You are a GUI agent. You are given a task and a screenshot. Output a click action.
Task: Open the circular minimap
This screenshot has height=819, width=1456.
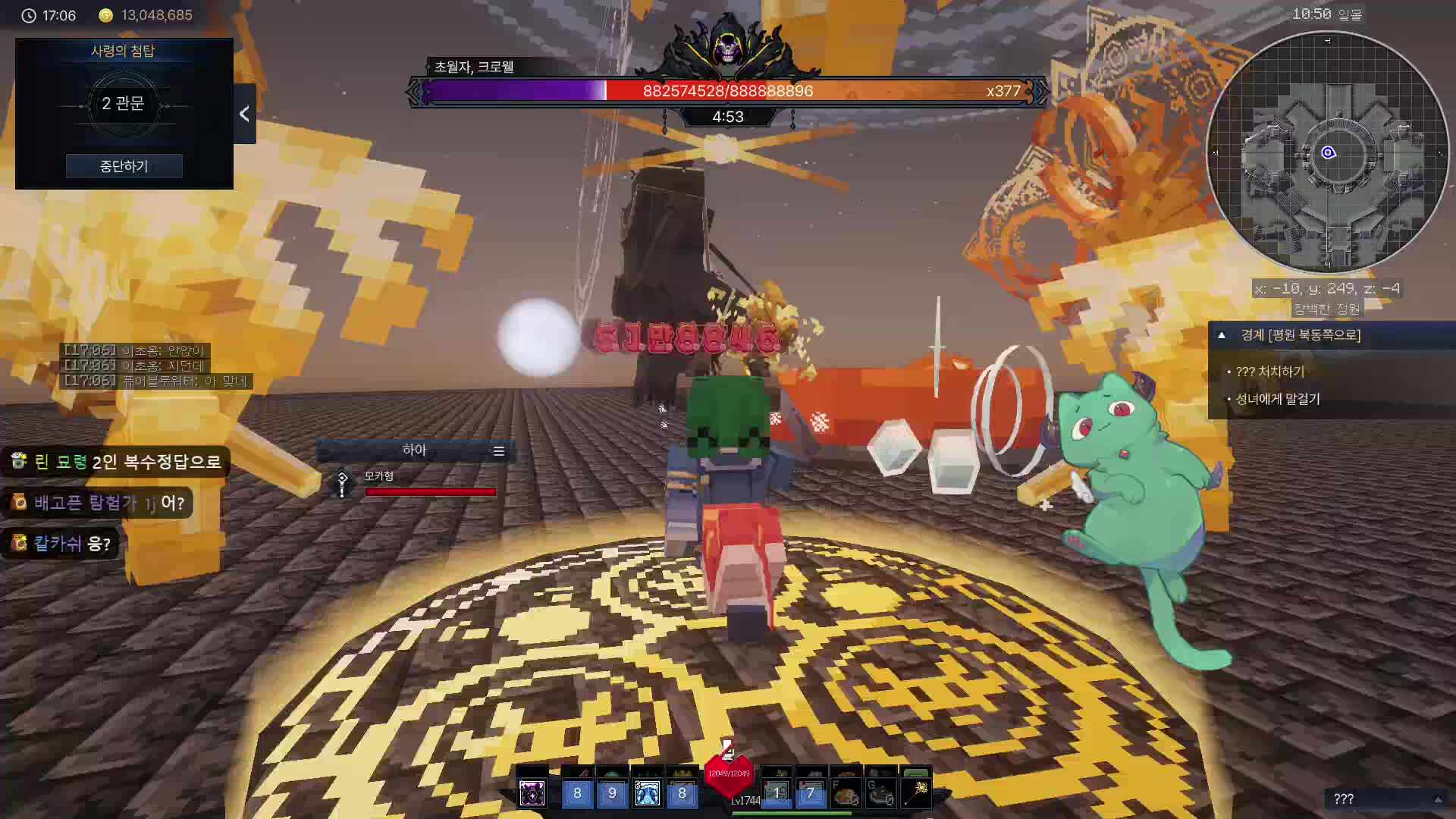click(x=1327, y=152)
